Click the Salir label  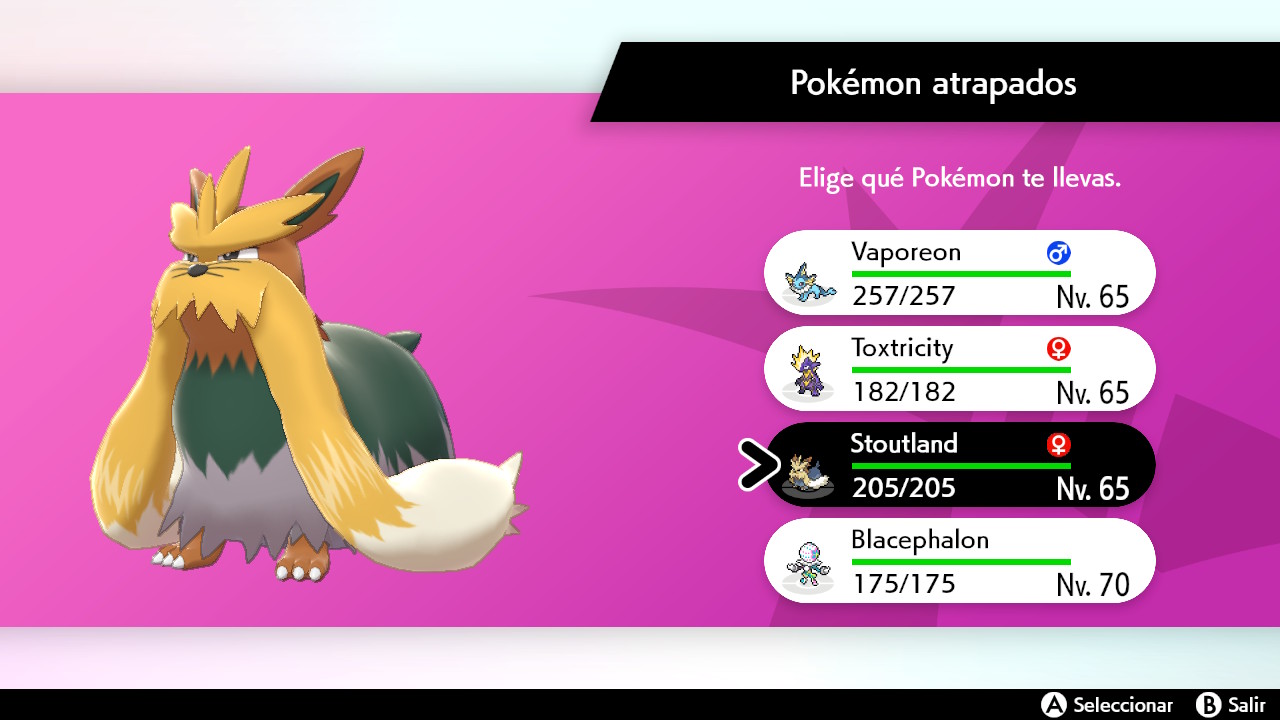click(1248, 703)
